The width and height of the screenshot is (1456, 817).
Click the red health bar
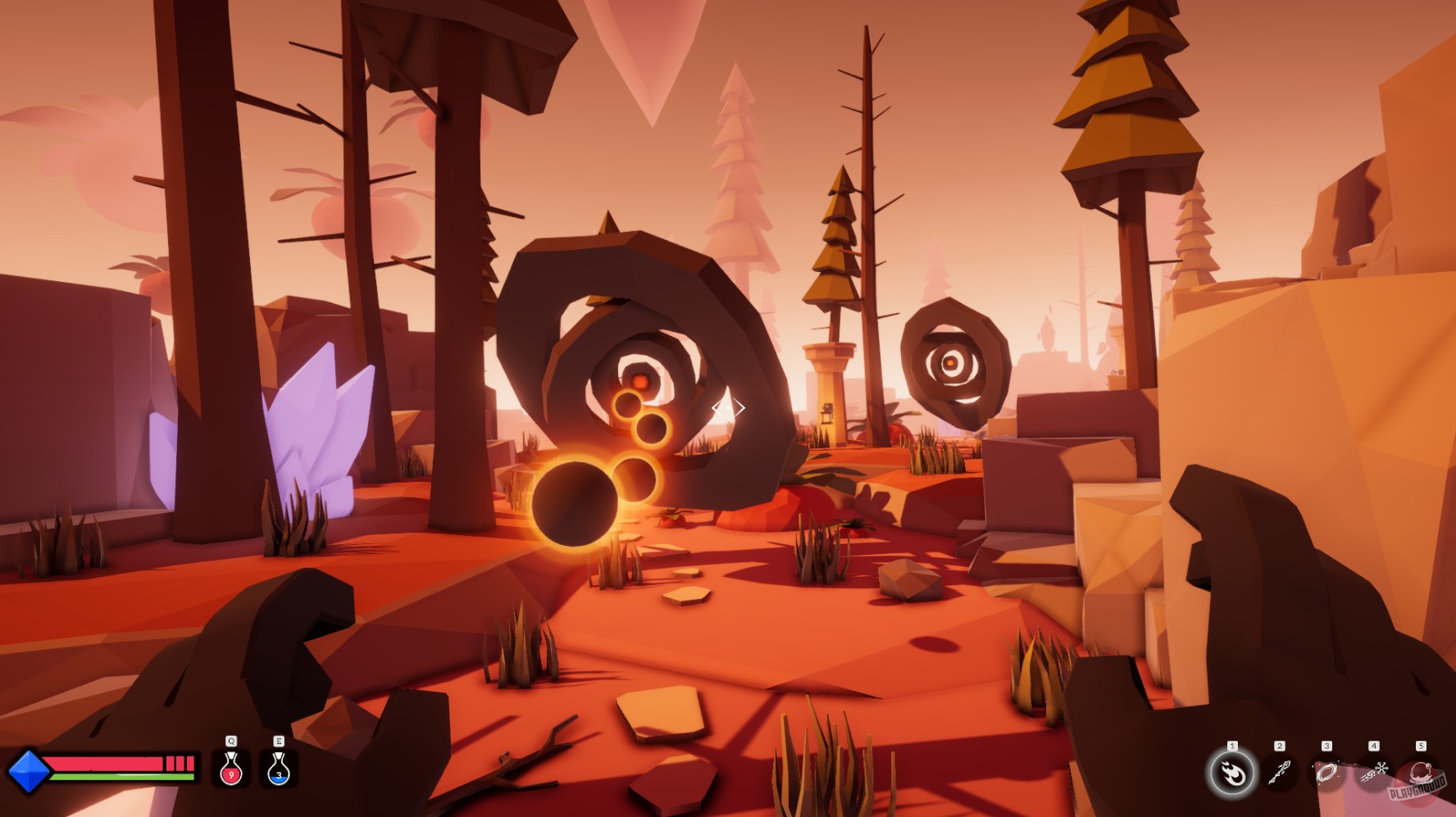click(x=102, y=764)
